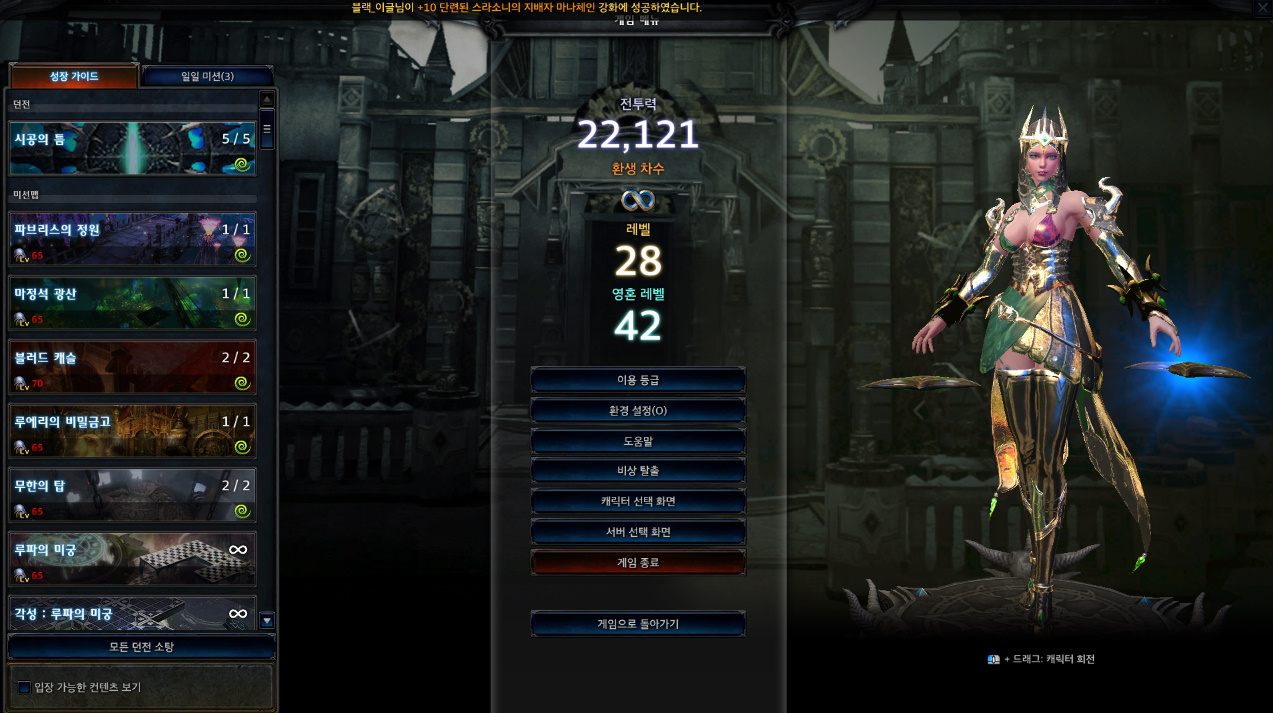Pick the 블러드 캐슬 entry
This screenshot has width=1273, height=713.
pyautogui.click(x=132, y=368)
